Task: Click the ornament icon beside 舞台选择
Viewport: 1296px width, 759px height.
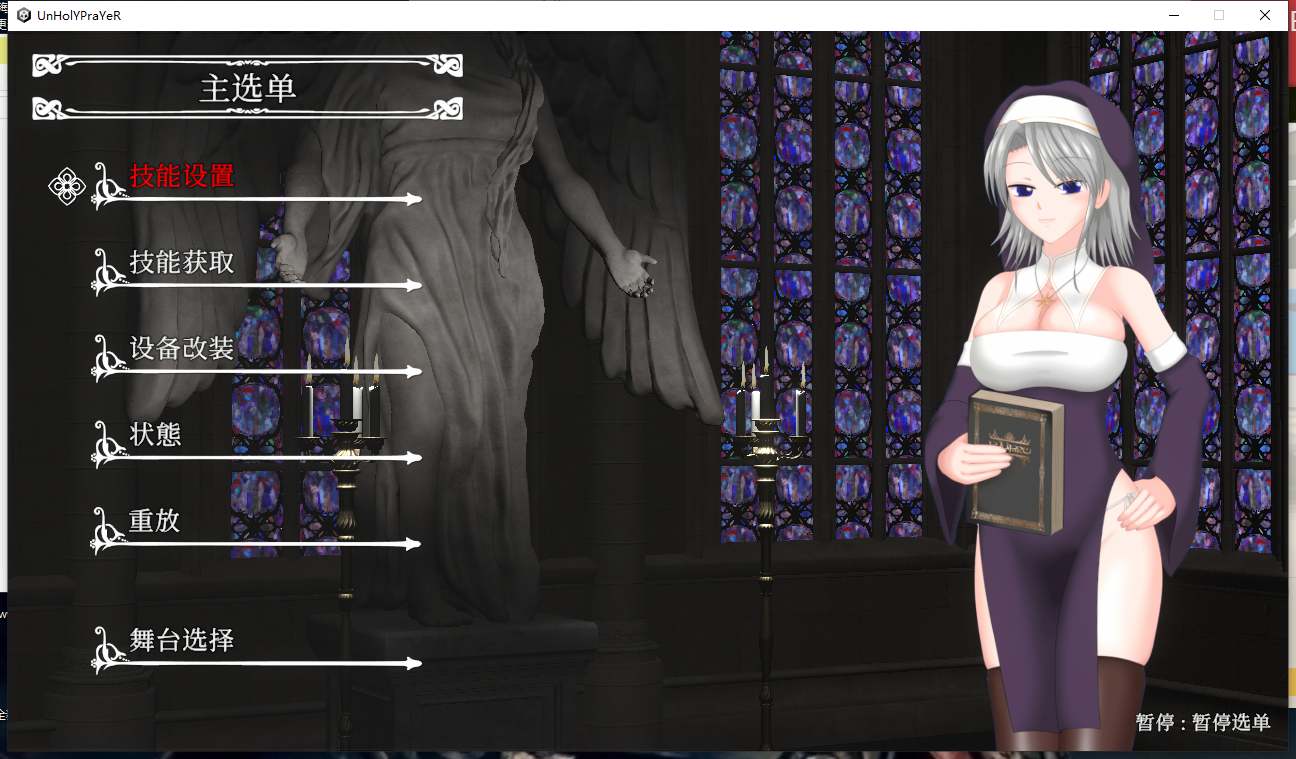Action: (x=104, y=652)
